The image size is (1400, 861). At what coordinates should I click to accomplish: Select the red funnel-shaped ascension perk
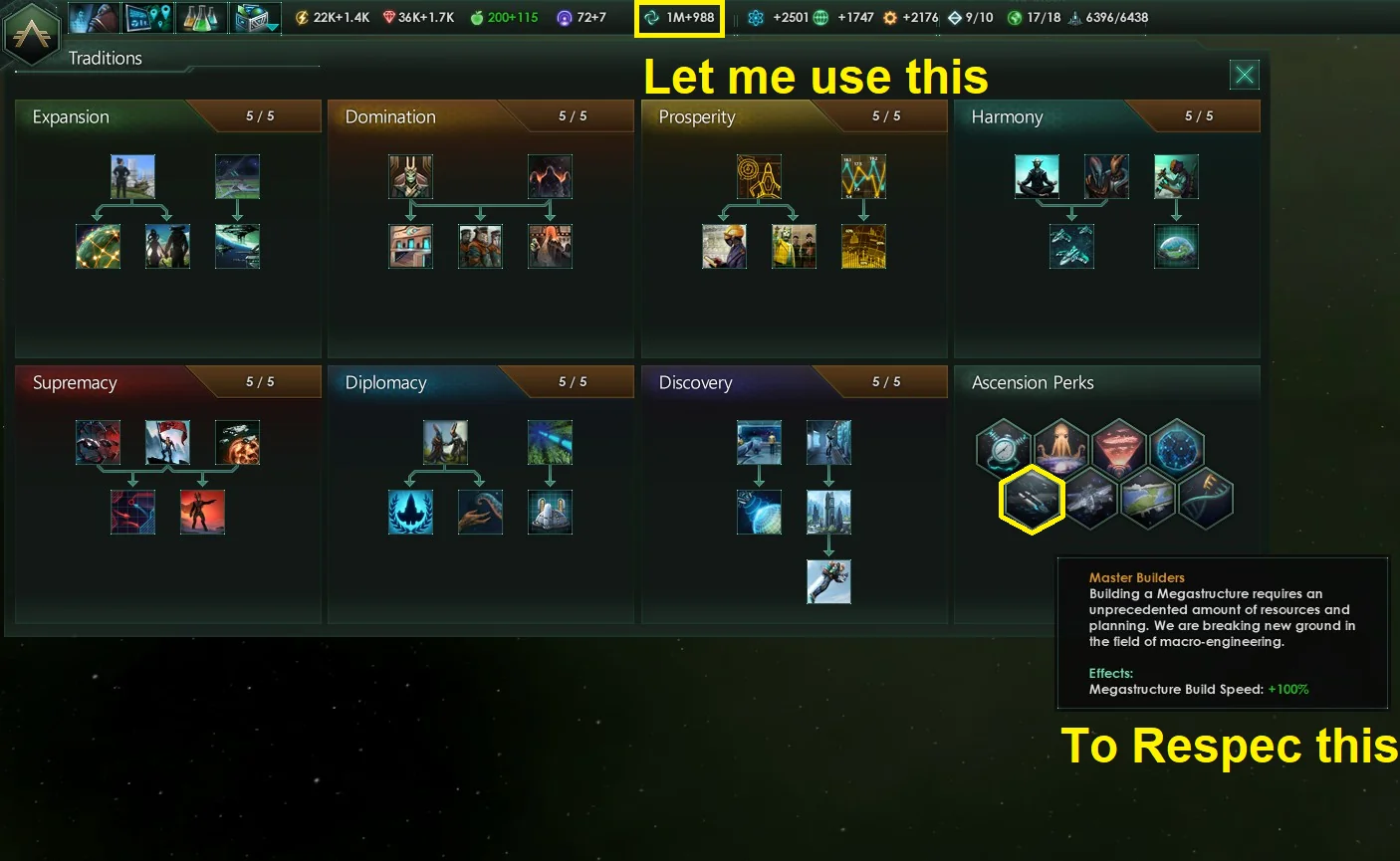click(x=1119, y=447)
